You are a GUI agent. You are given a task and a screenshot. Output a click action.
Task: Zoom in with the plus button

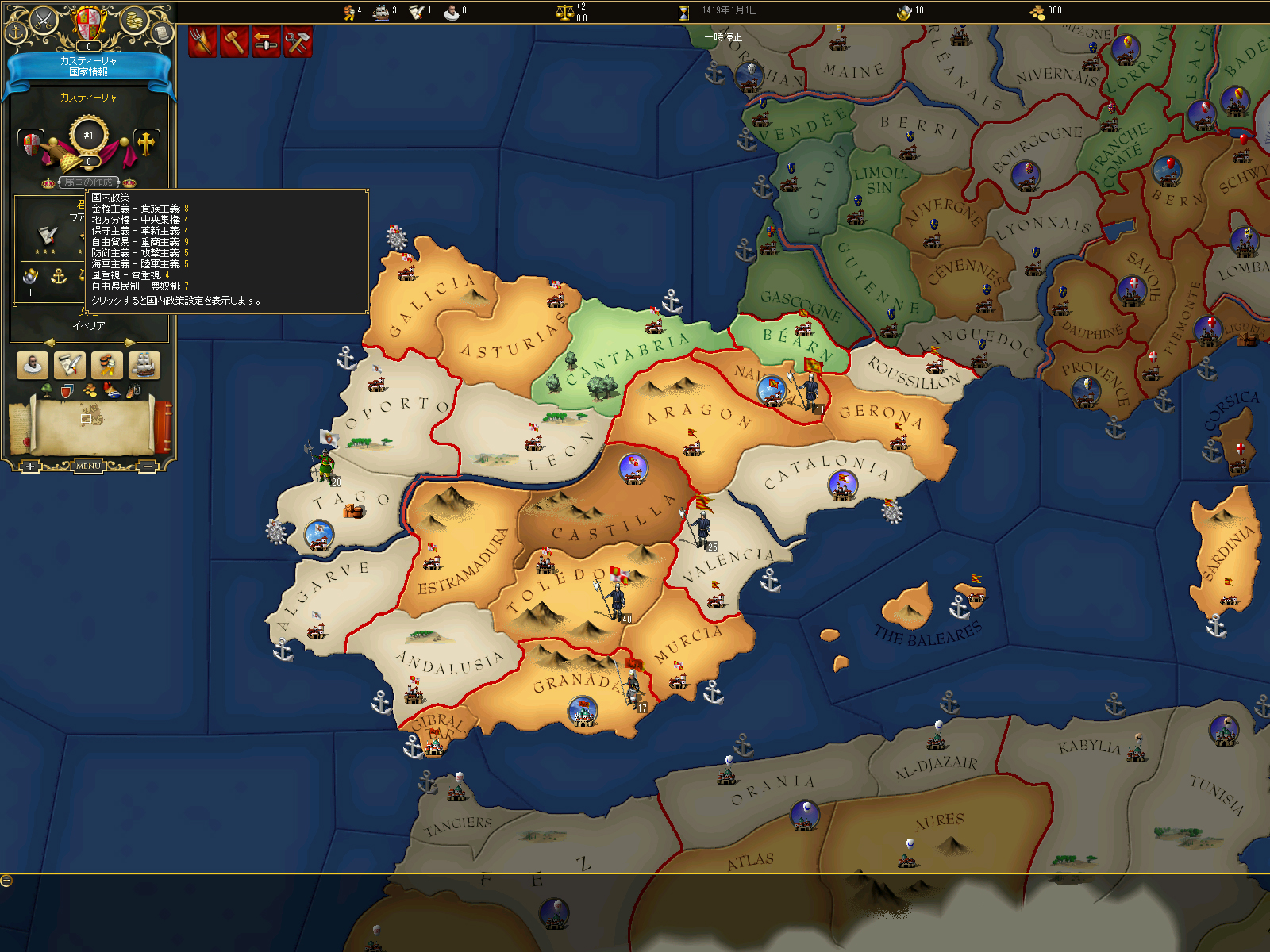[x=29, y=466]
